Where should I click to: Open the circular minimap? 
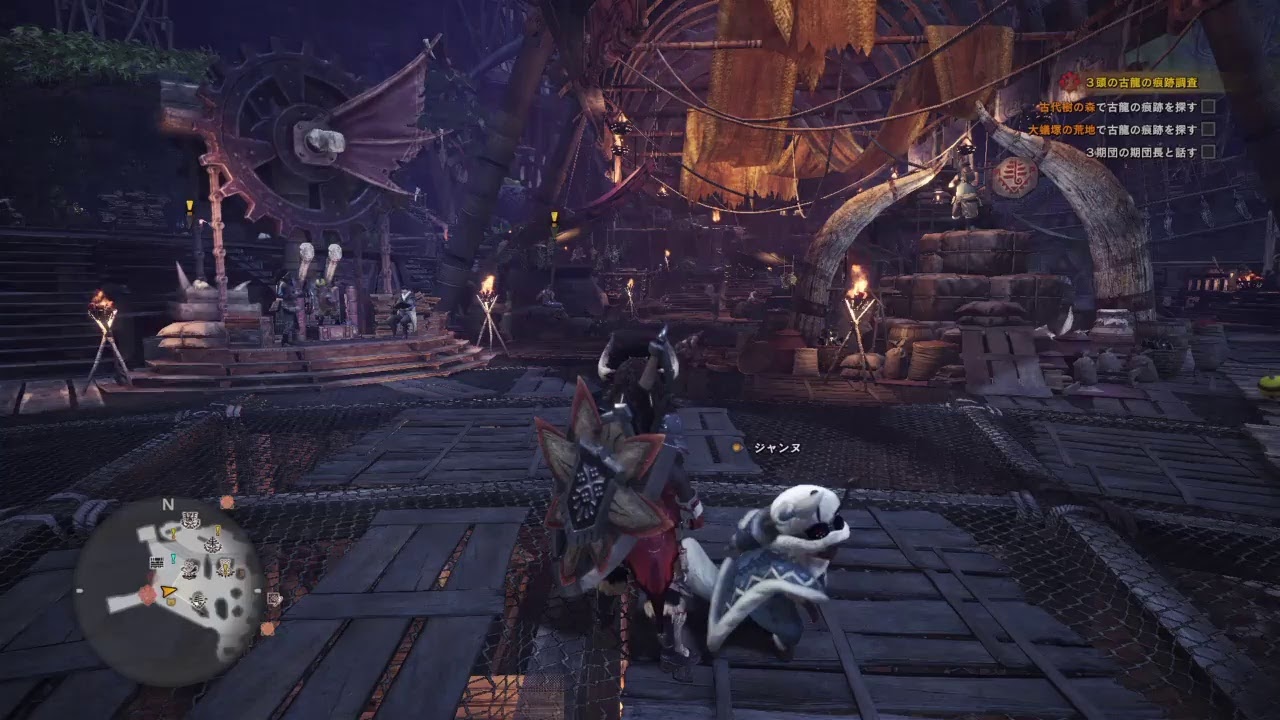(x=168, y=591)
